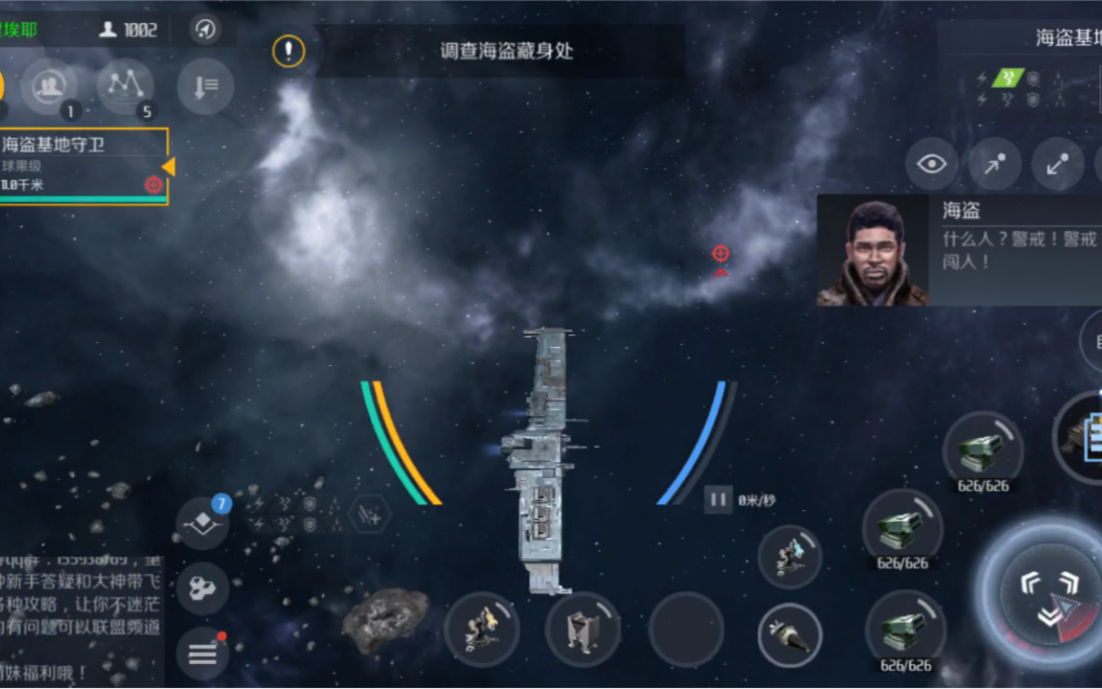Open the fleet members icon
This screenshot has height=689, width=1102.
click(x=49, y=86)
